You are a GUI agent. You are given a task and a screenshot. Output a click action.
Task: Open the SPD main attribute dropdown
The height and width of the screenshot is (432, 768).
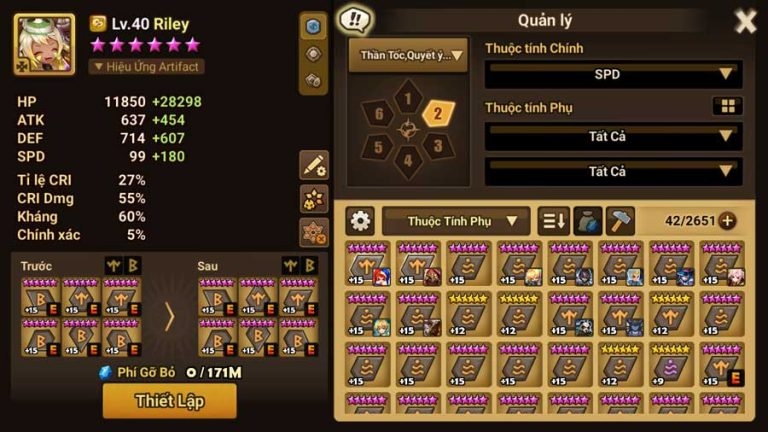613,74
